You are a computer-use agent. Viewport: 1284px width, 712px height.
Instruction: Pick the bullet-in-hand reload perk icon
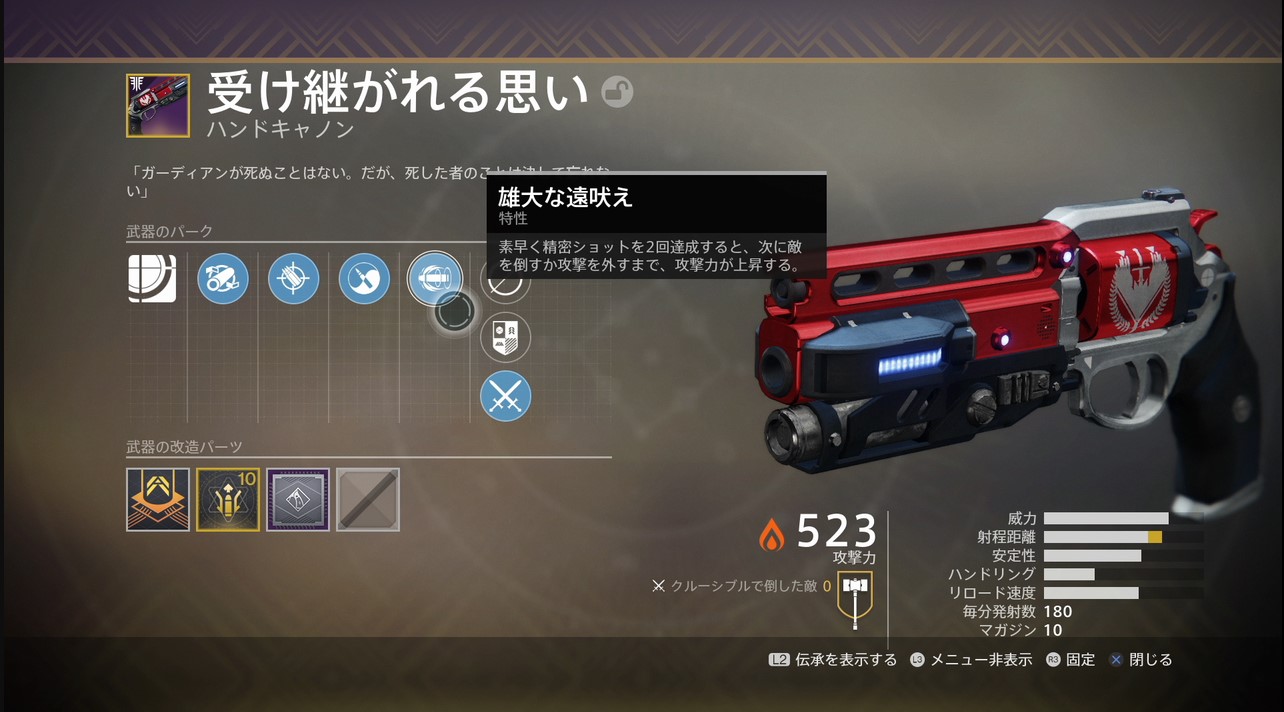coord(364,278)
